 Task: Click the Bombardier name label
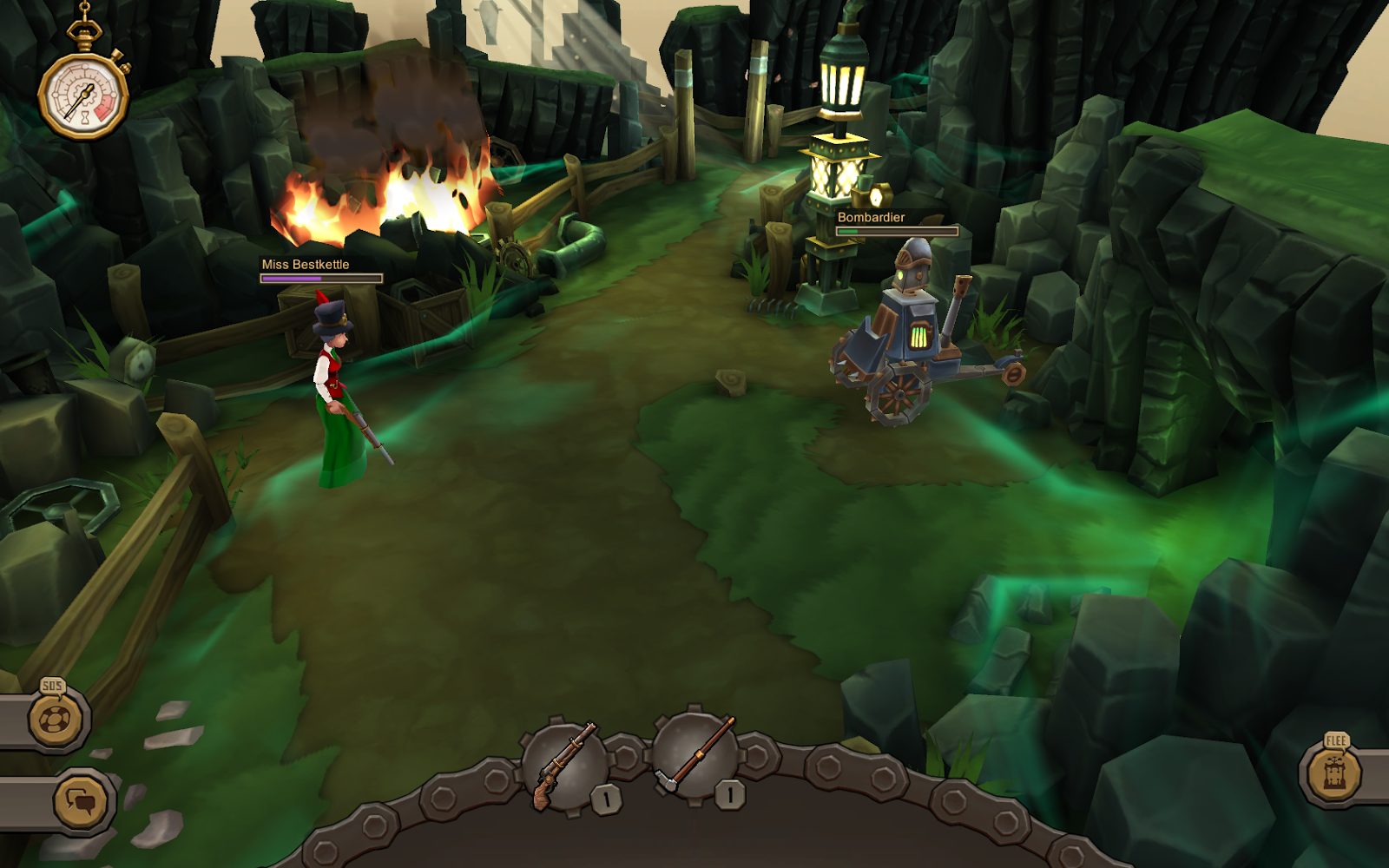click(x=870, y=218)
